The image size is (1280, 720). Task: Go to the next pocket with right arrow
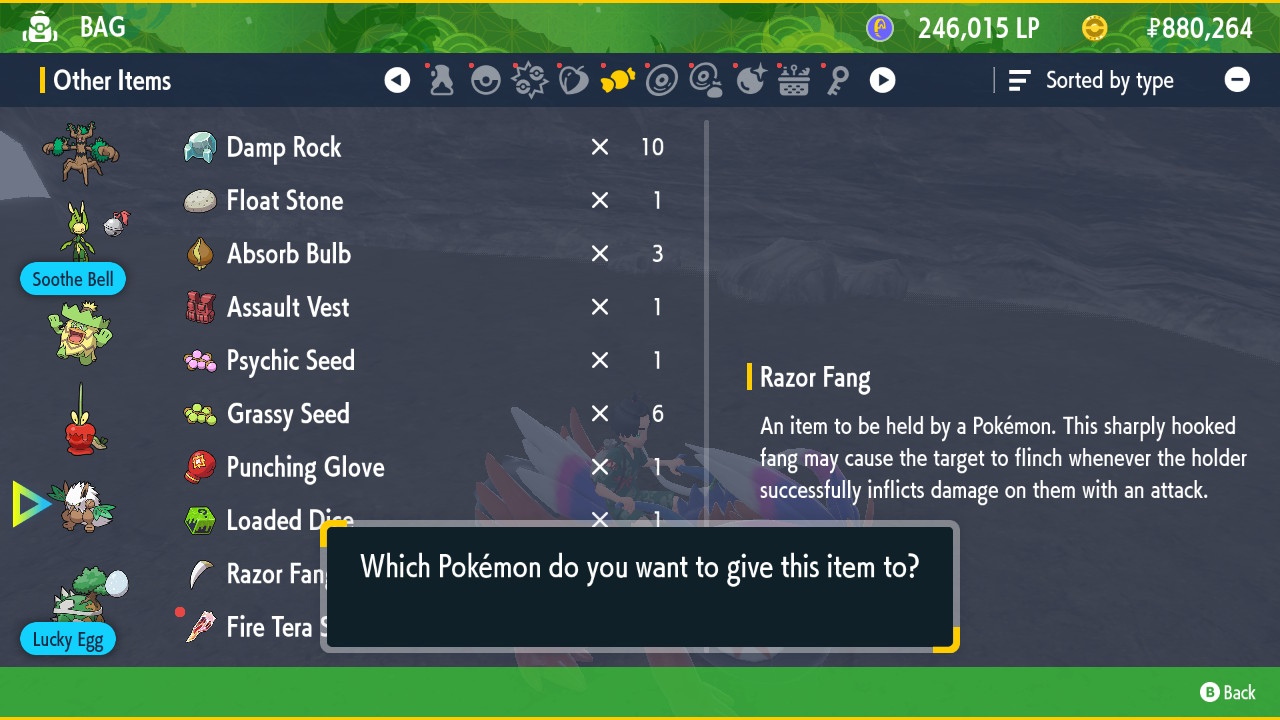pyautogui.click(x=882, y=81)
